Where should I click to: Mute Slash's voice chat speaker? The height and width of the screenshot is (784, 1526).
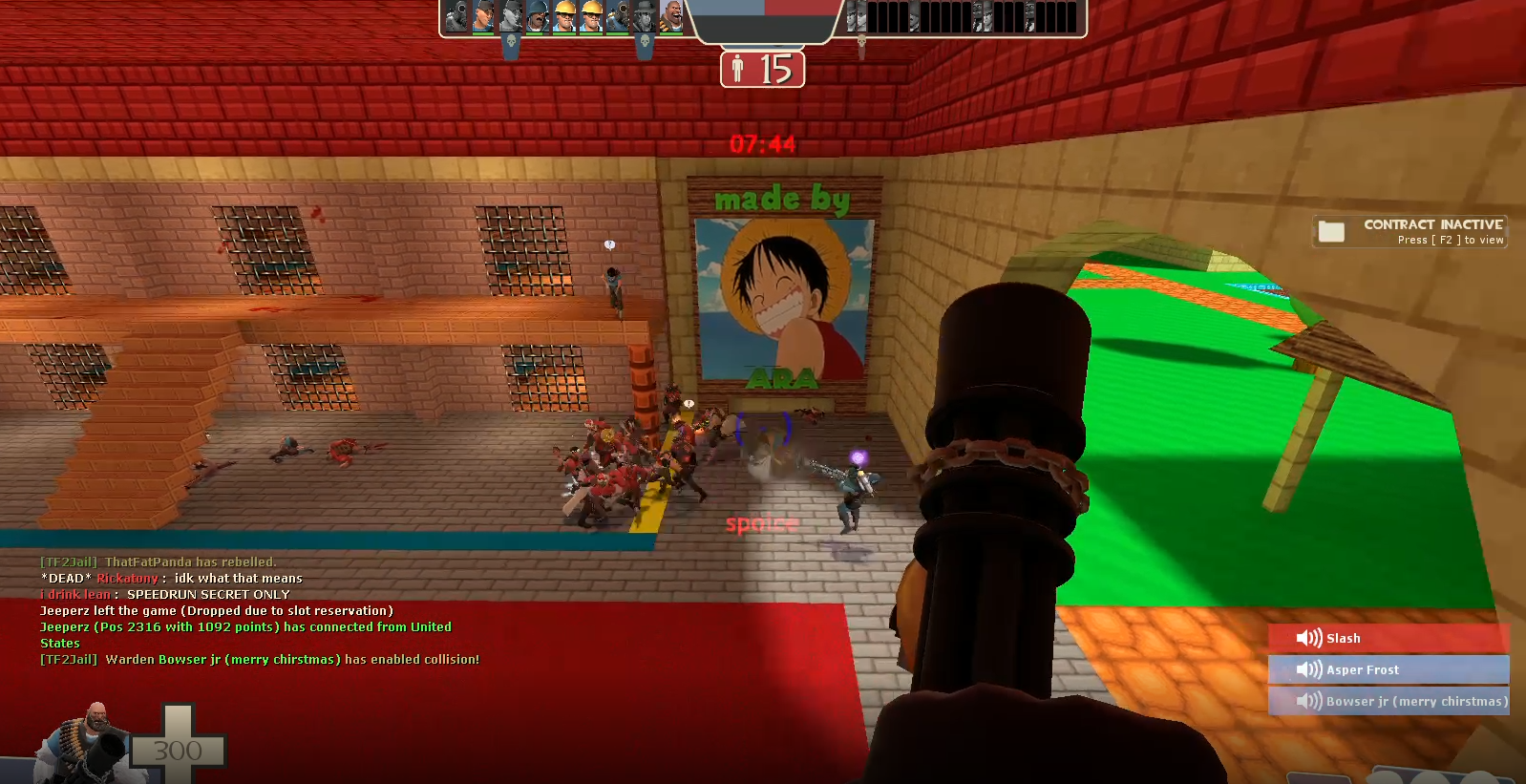tap(1307, 638)
